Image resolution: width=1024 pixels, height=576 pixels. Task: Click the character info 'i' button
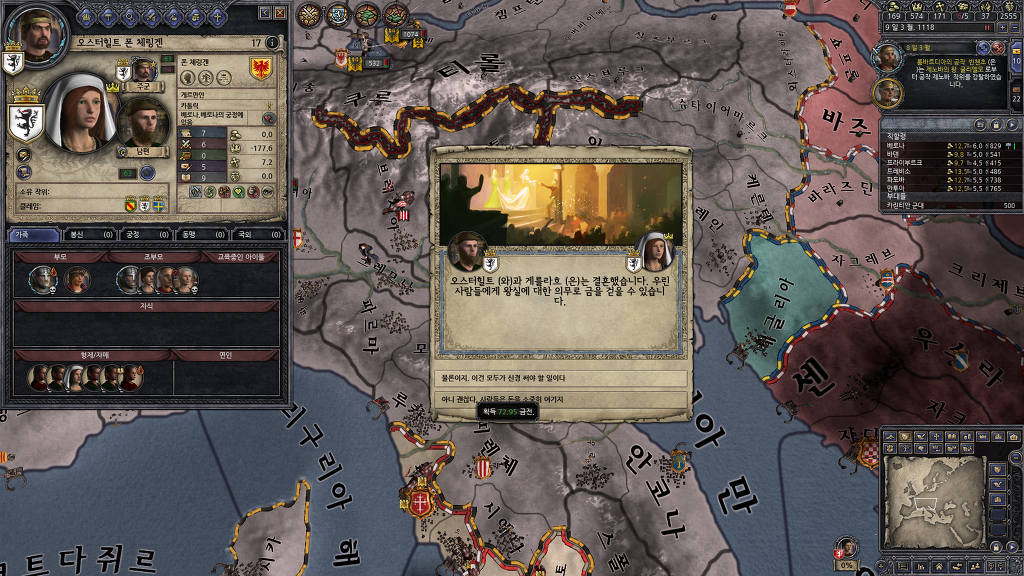click(273, 43)
